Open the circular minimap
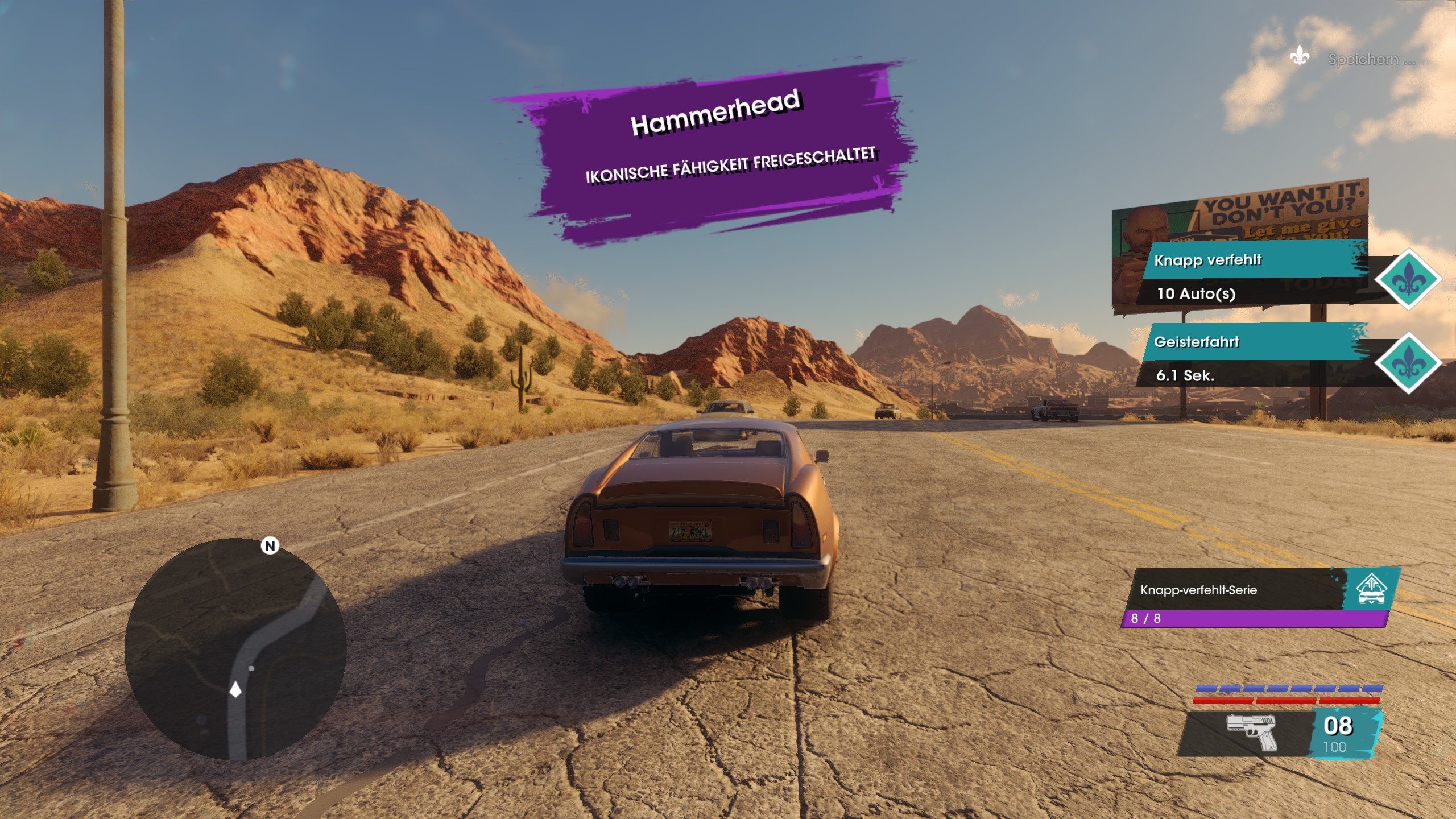The image size is (1456, 819). click(235, 649)
